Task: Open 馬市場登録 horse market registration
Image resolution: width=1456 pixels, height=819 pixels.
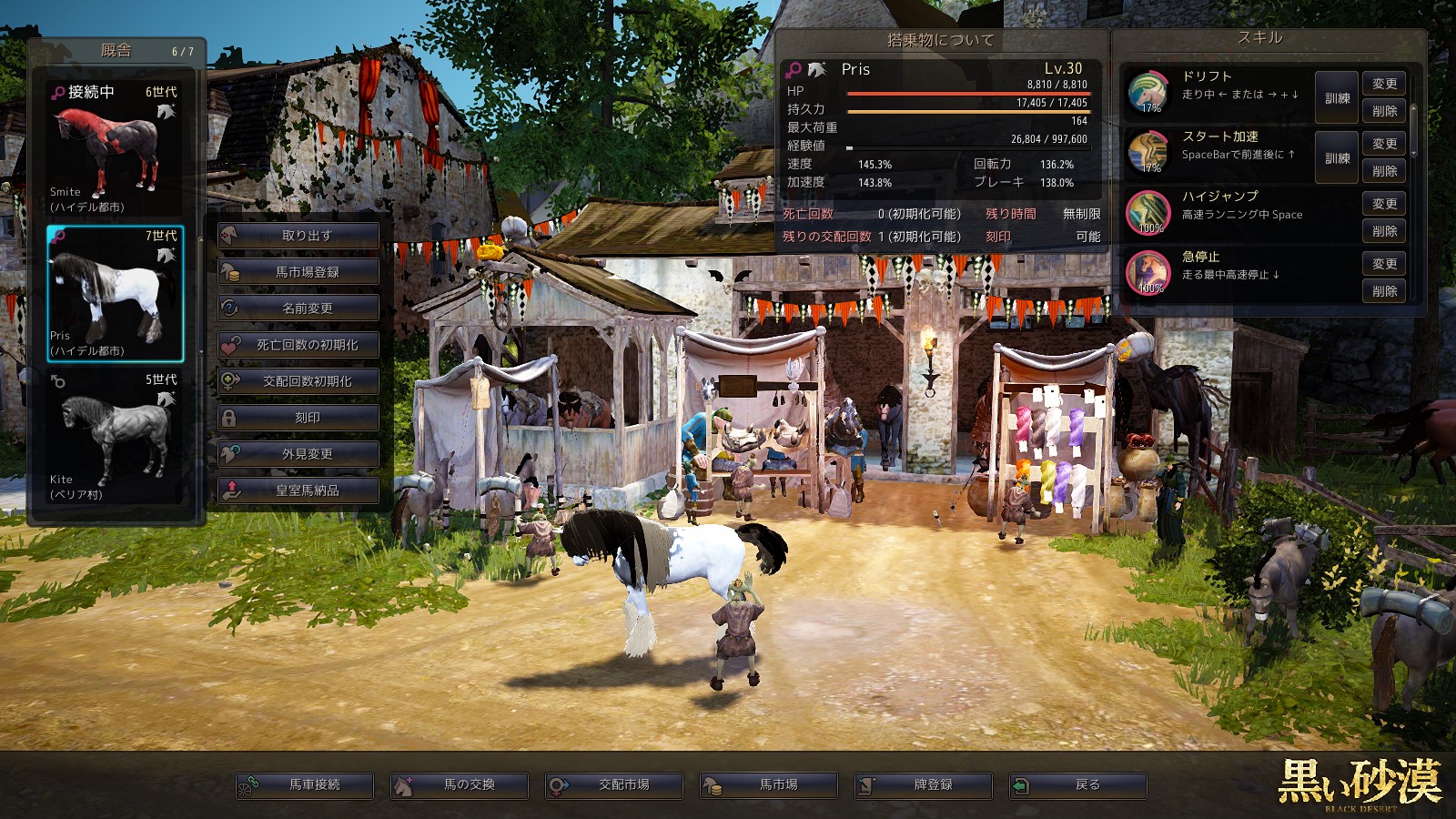Action: tap(298, 272)
